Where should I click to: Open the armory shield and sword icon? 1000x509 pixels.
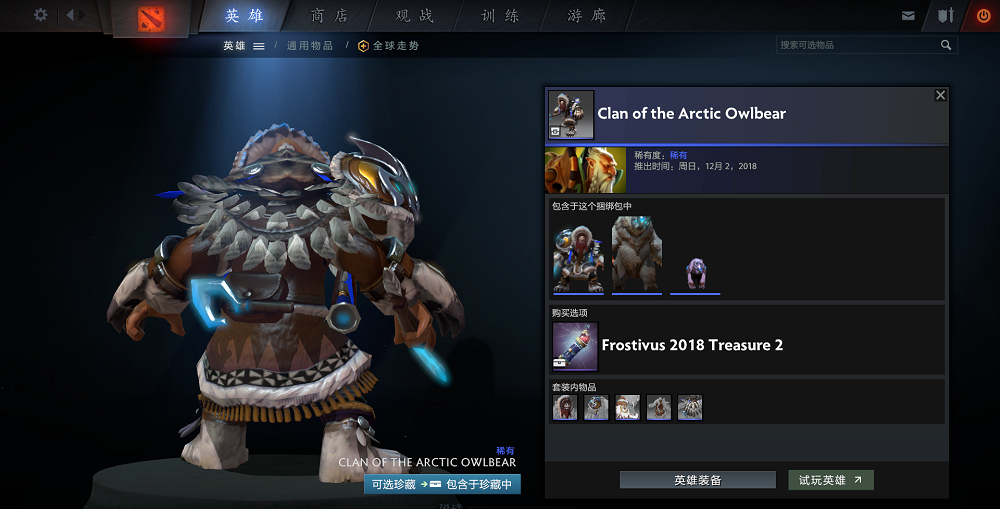point(946,16)
